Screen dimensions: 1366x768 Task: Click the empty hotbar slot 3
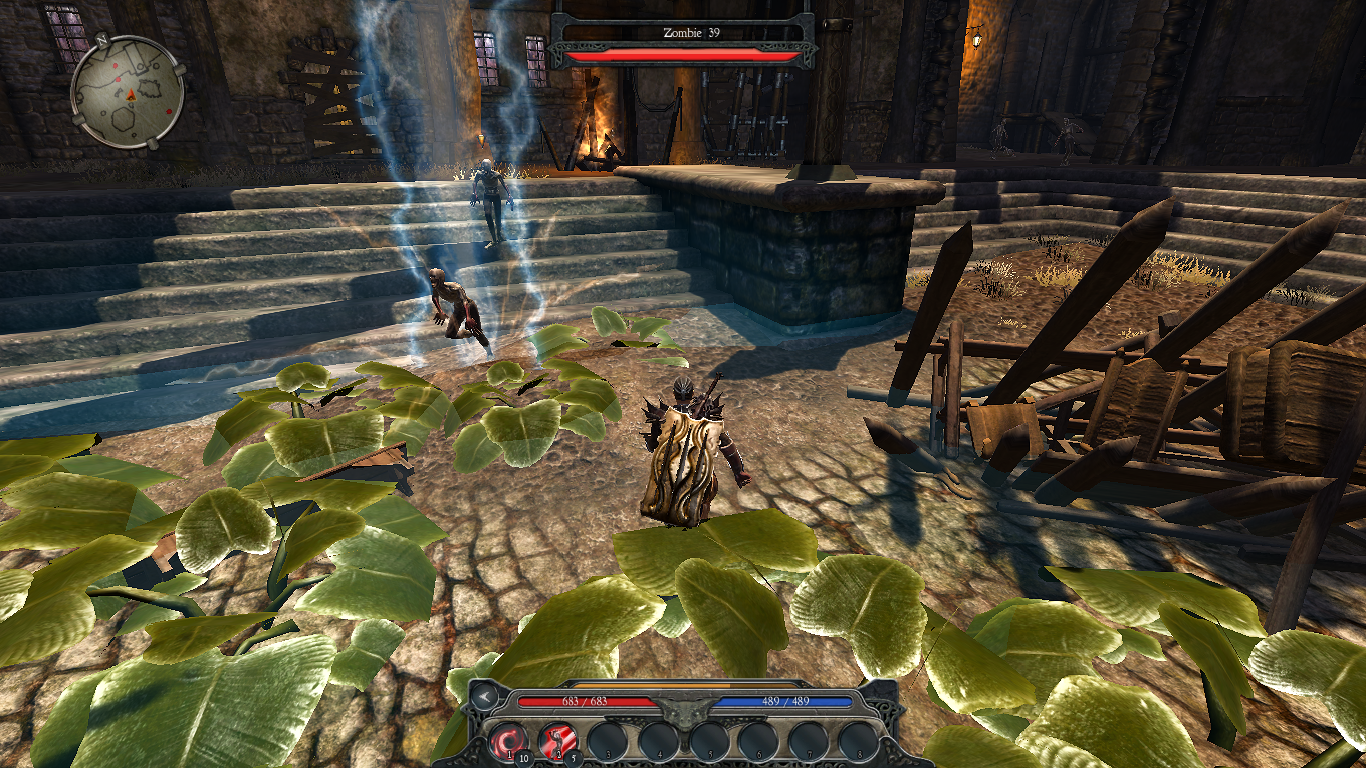point(610,739)
